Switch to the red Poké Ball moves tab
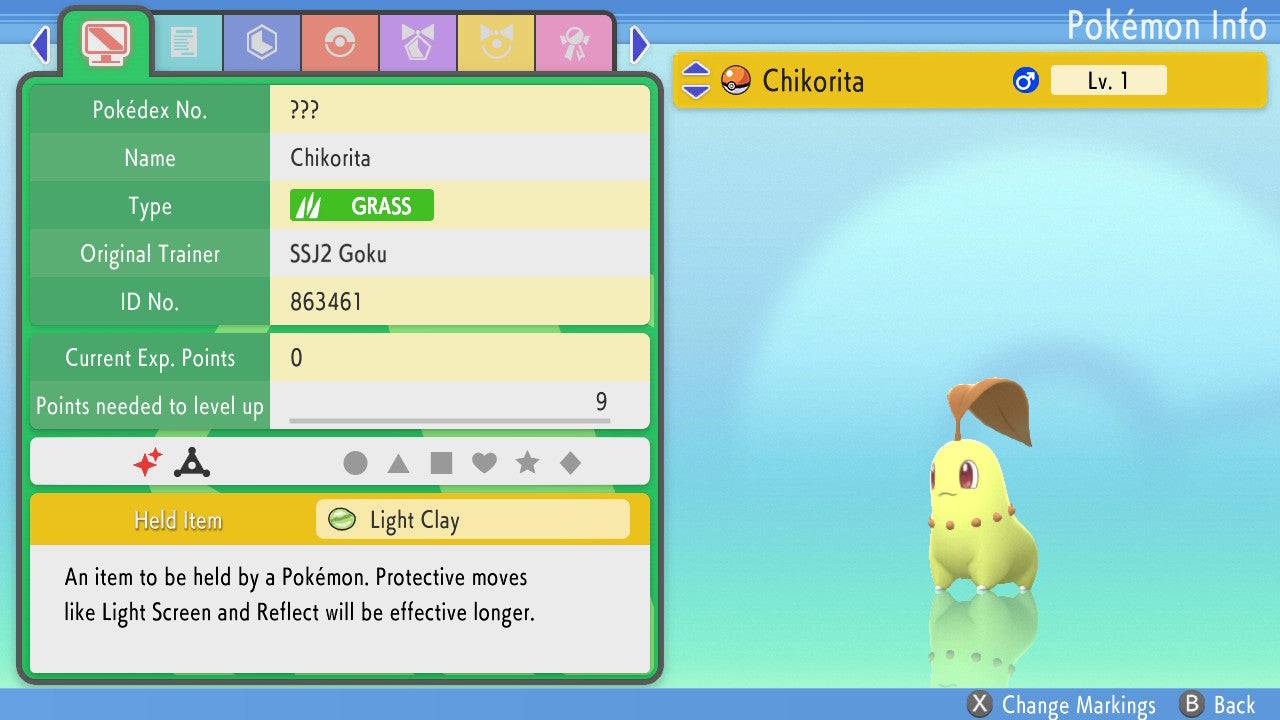 click(x=340, y=43)
